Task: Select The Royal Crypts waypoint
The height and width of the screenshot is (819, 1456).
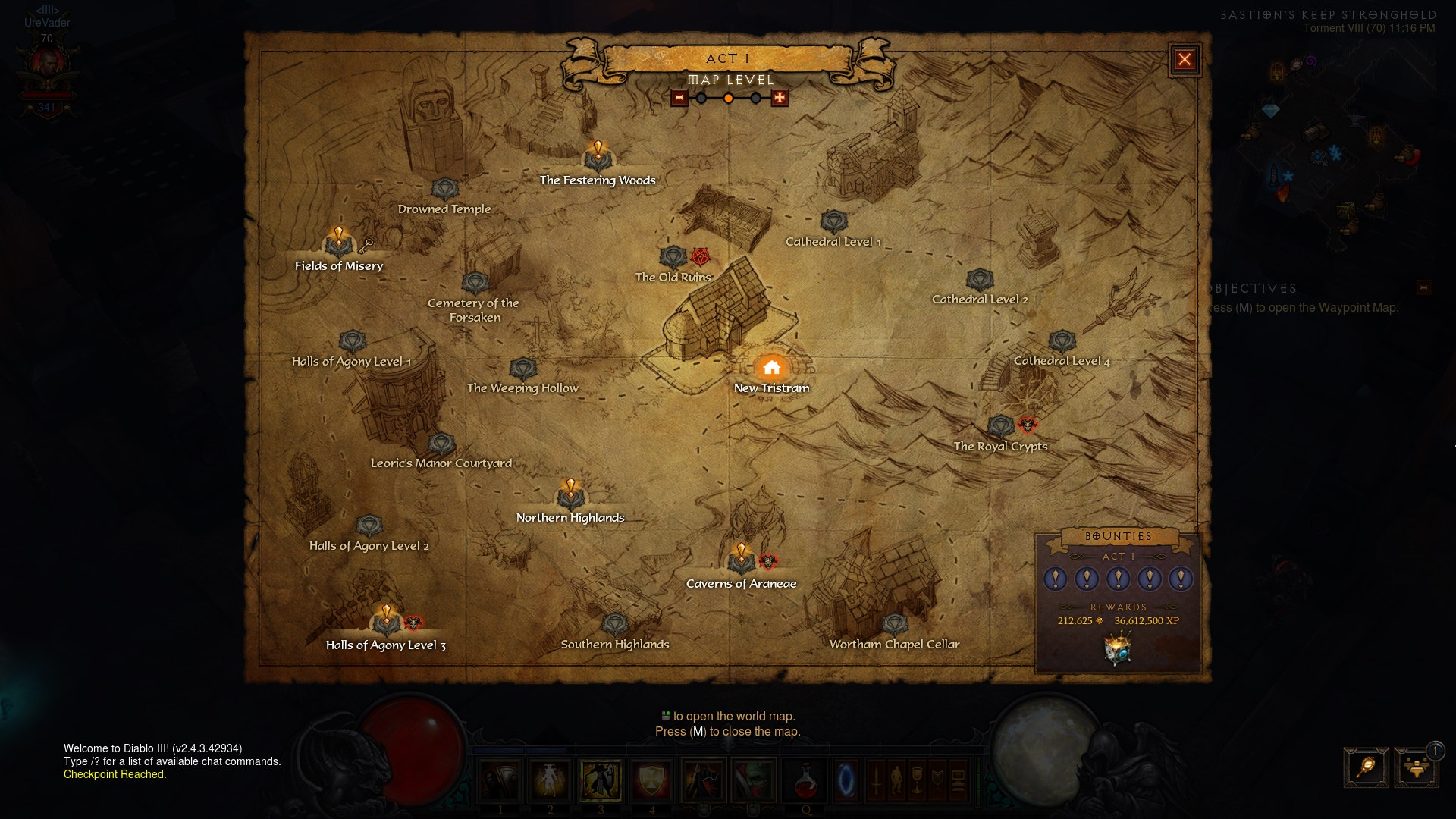Action: click(x=1001, y=427)
